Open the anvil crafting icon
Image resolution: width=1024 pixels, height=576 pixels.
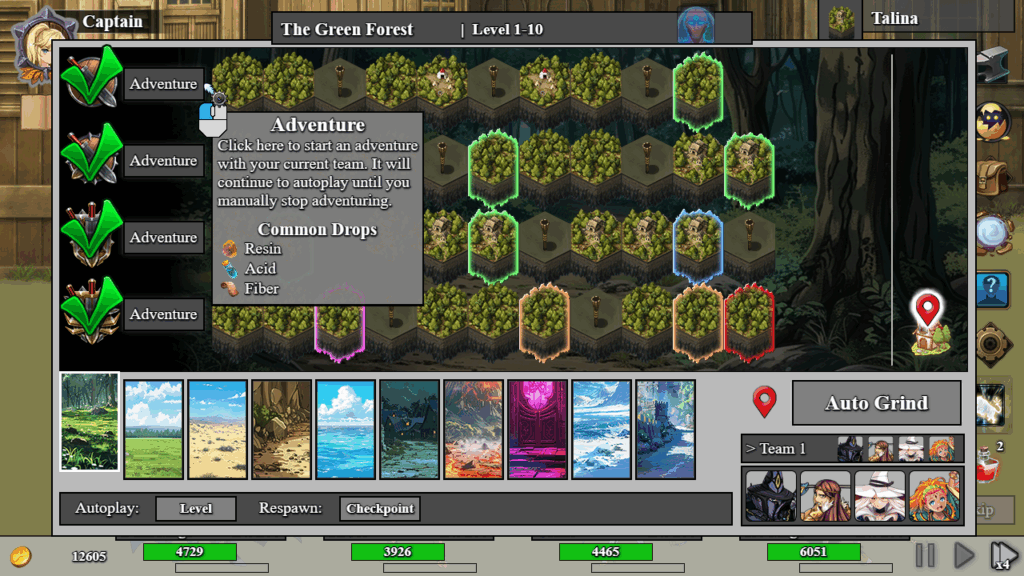tap(991, 66)
